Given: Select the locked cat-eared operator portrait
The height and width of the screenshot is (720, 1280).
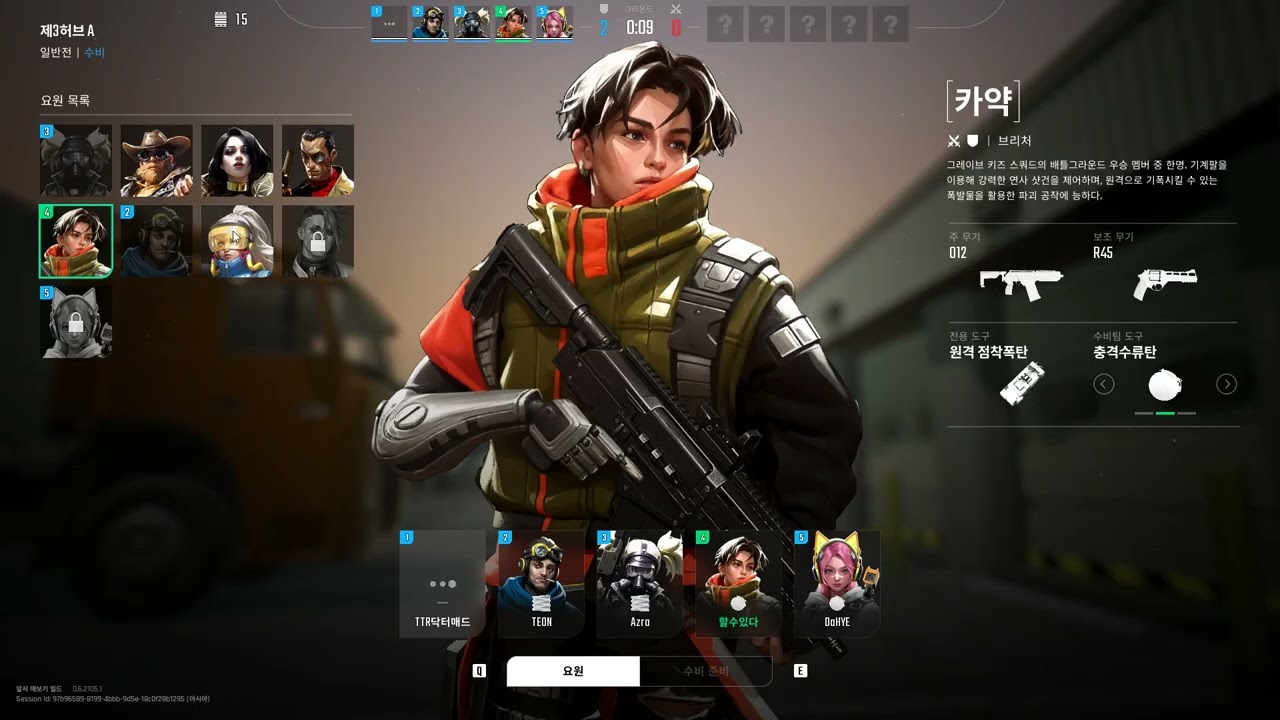Looking at the screenshot, I should tap(76, 322).
